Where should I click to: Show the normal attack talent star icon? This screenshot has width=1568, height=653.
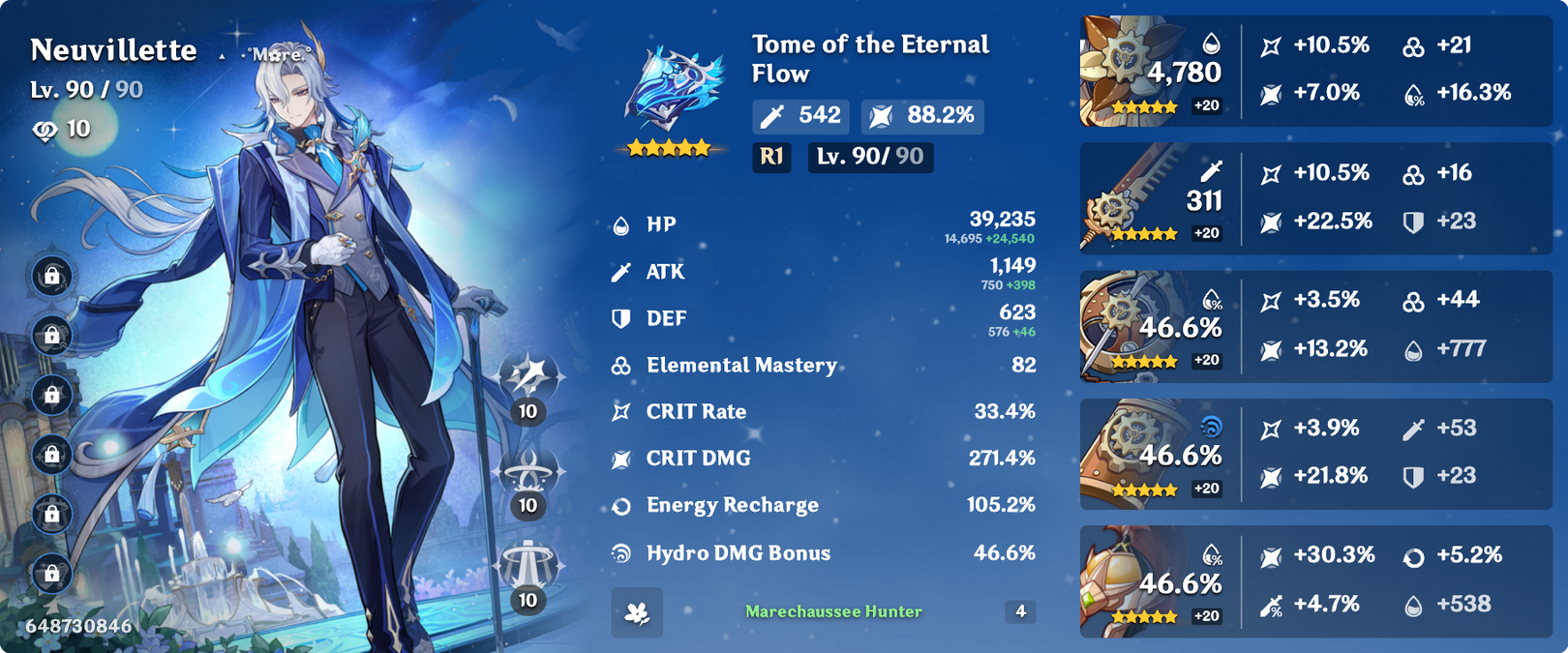(x=528, y=377)
